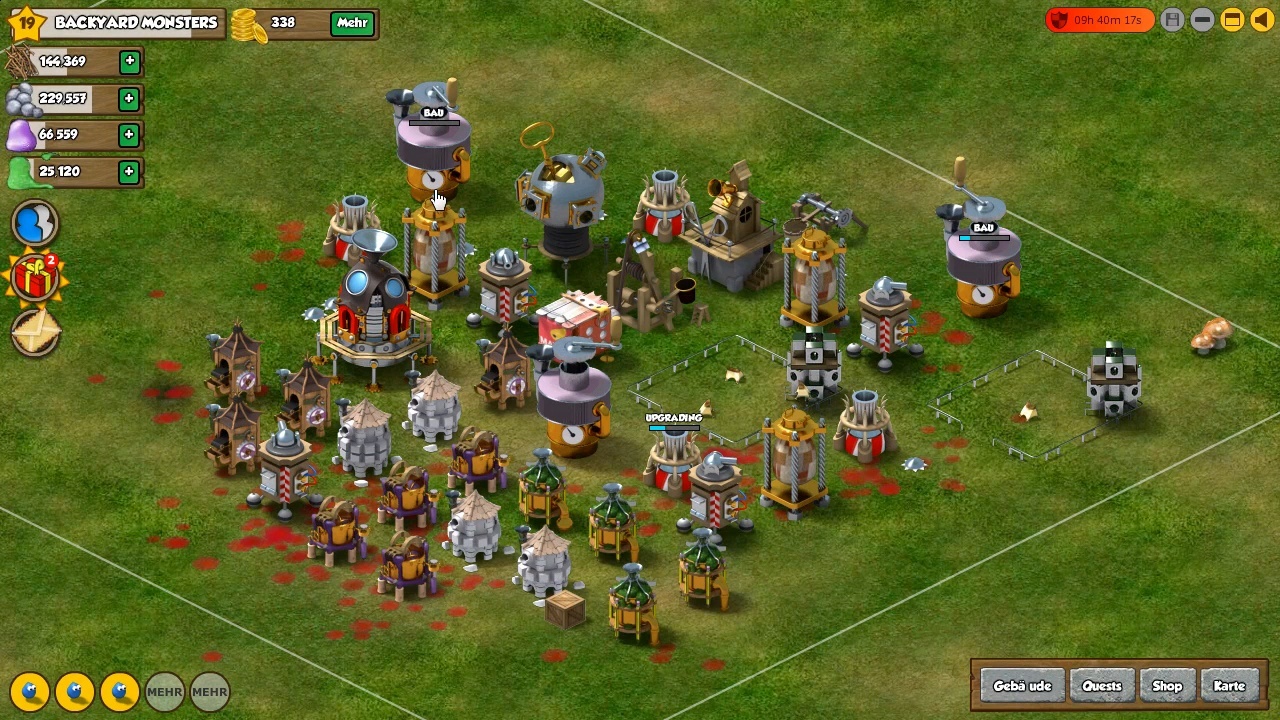Switch to the Karte map view
The height and width of the screenshot is (720, 1280).
coord(1229,686)
